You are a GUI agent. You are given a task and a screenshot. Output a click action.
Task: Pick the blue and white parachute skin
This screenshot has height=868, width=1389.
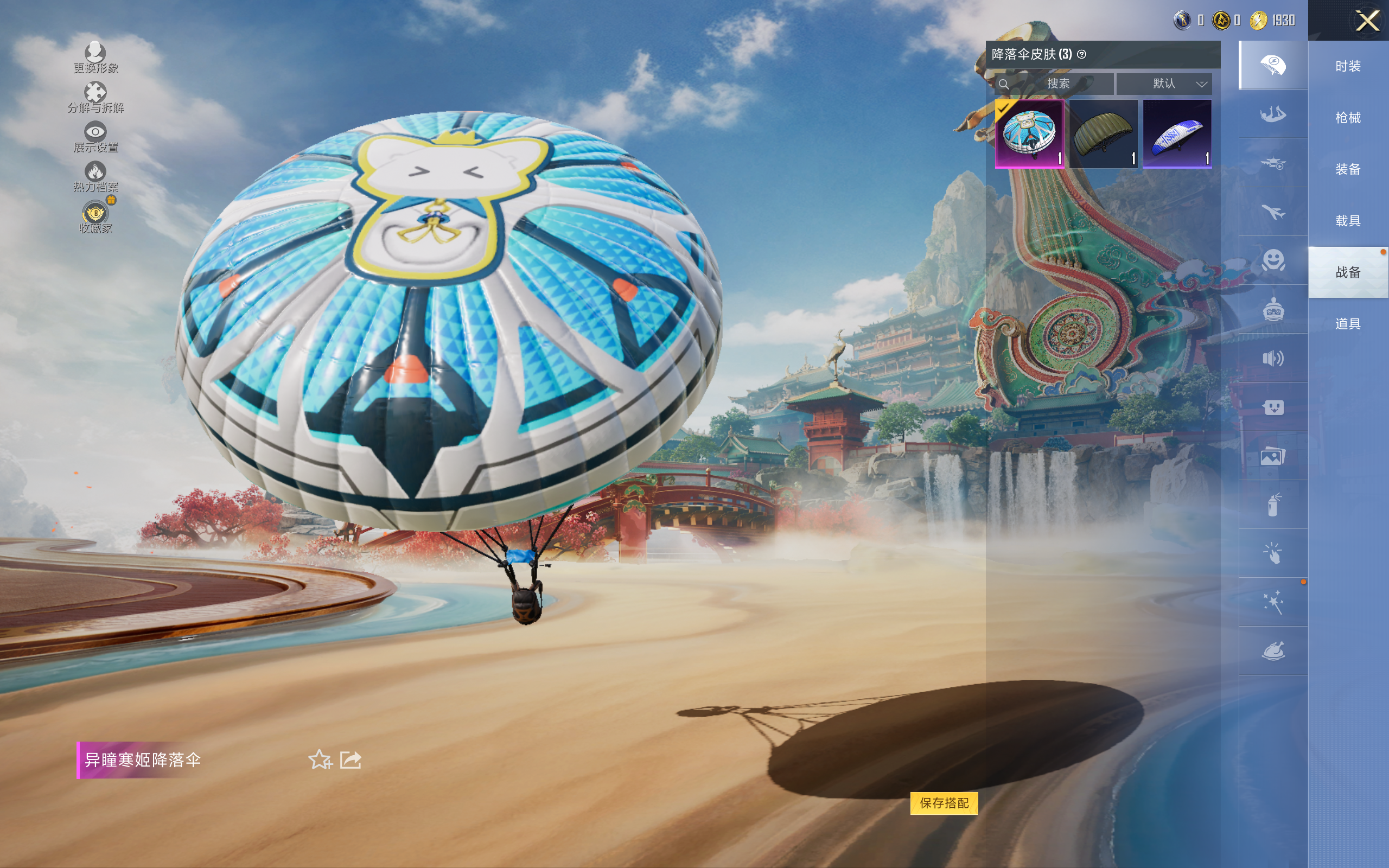click(1177, 133)
